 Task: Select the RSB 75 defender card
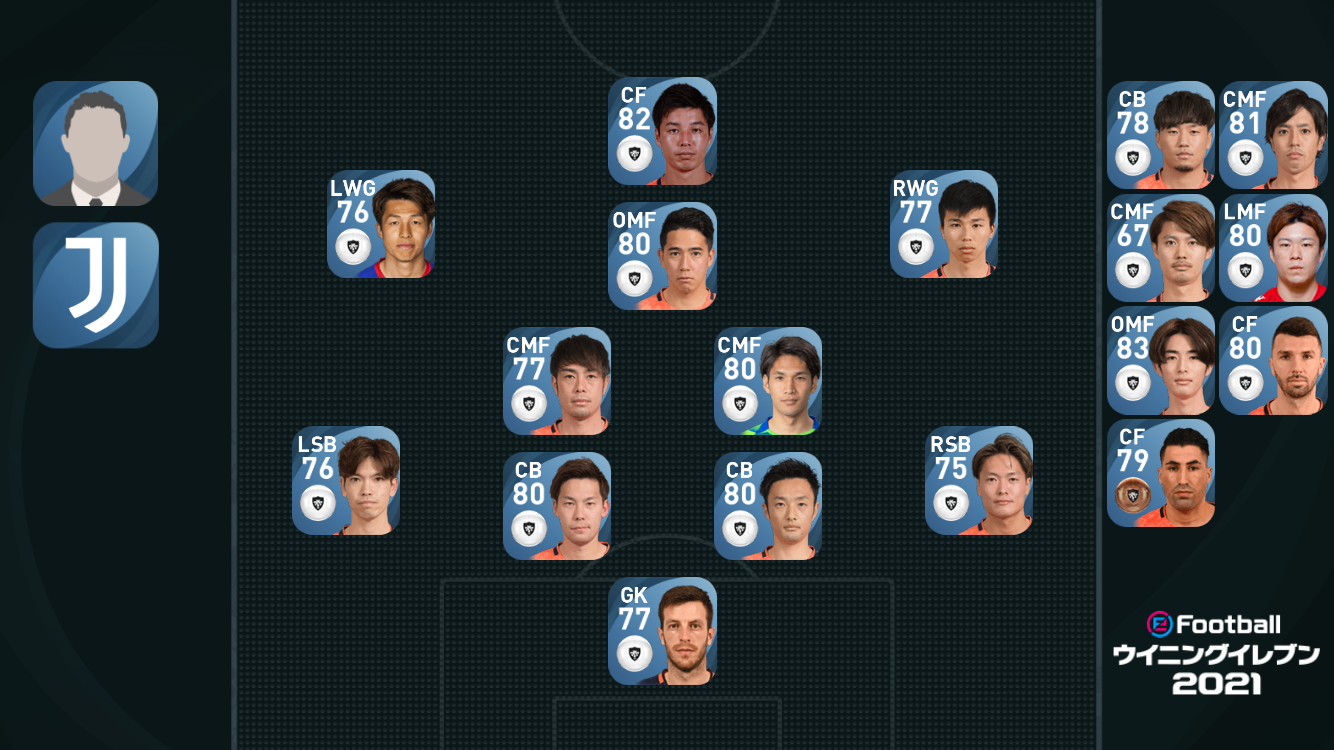(x=979, y=481)
